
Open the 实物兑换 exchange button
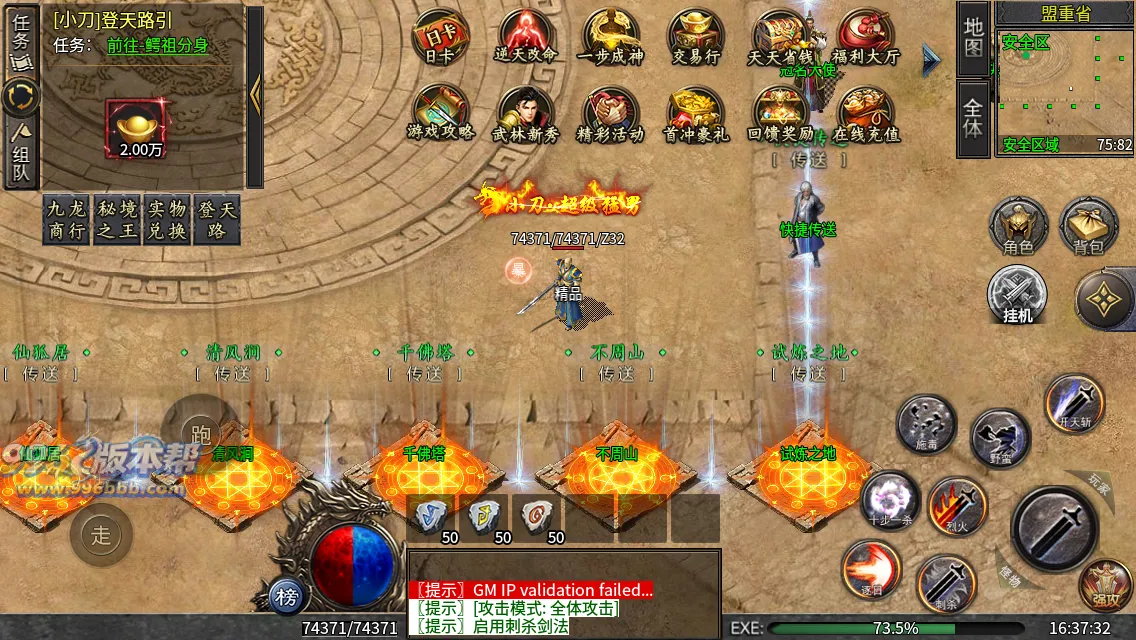point(167,220)
